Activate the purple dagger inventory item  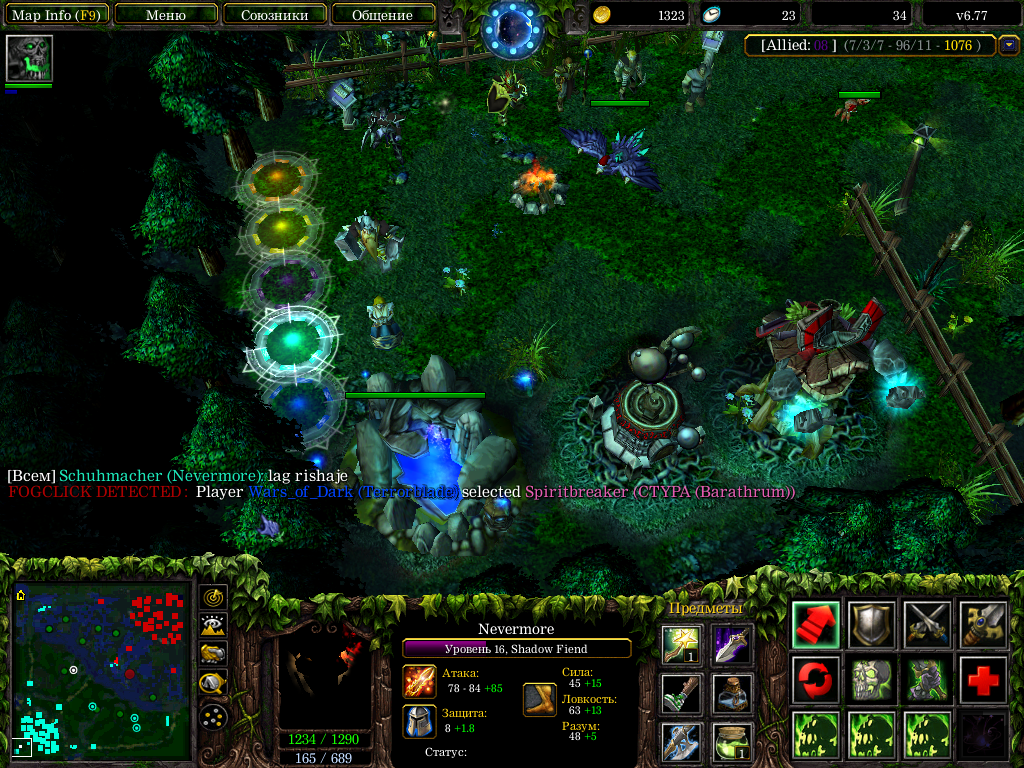click(x=732, y=645)
